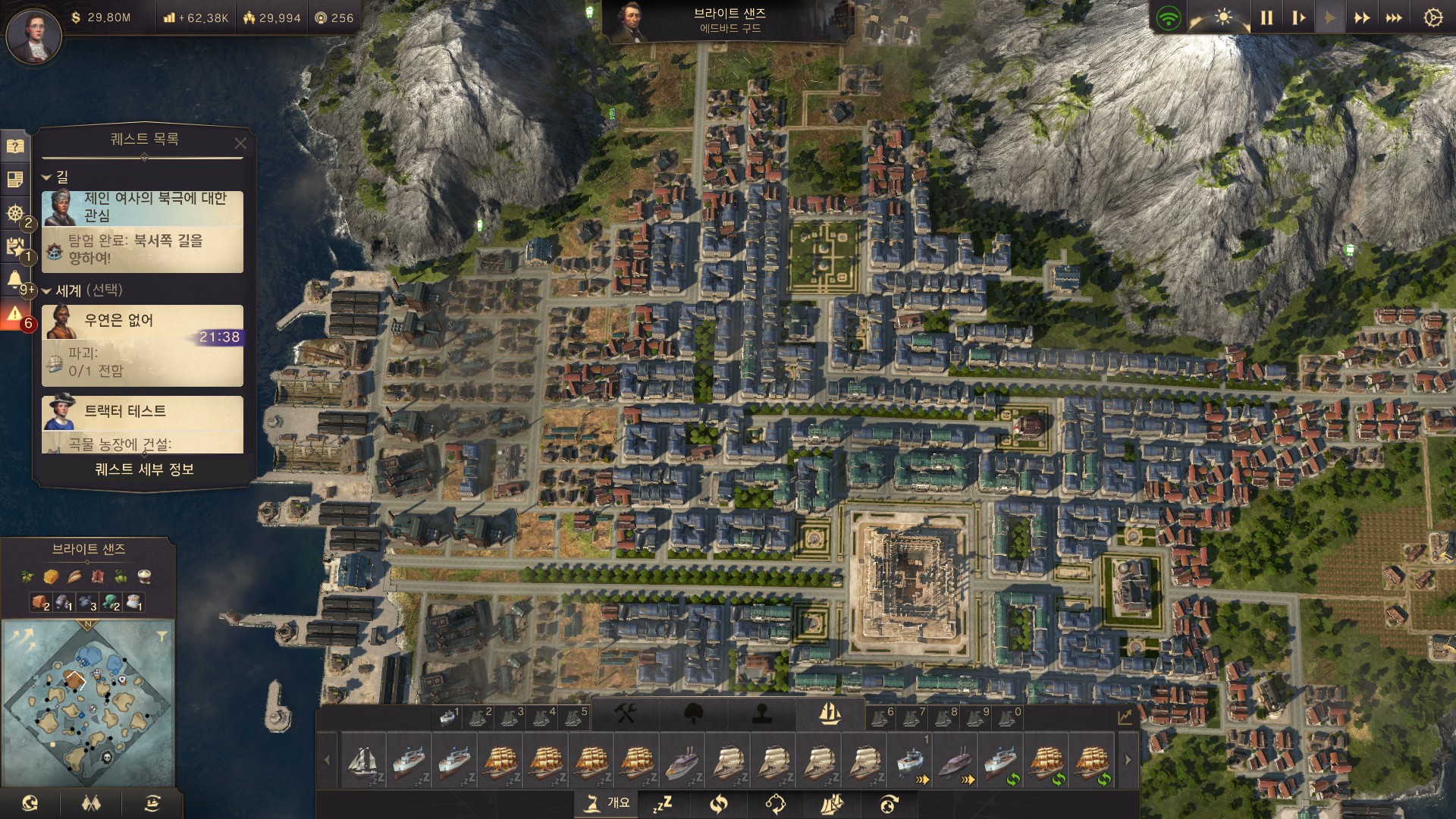
Task: Open the diplomacy crossed flags menu
Action: (91, 803)
